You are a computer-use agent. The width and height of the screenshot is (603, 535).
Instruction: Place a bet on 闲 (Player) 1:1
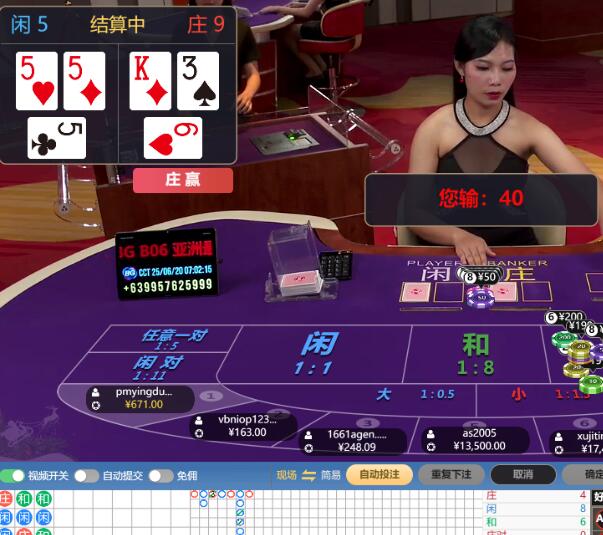(x=318, y=353)
